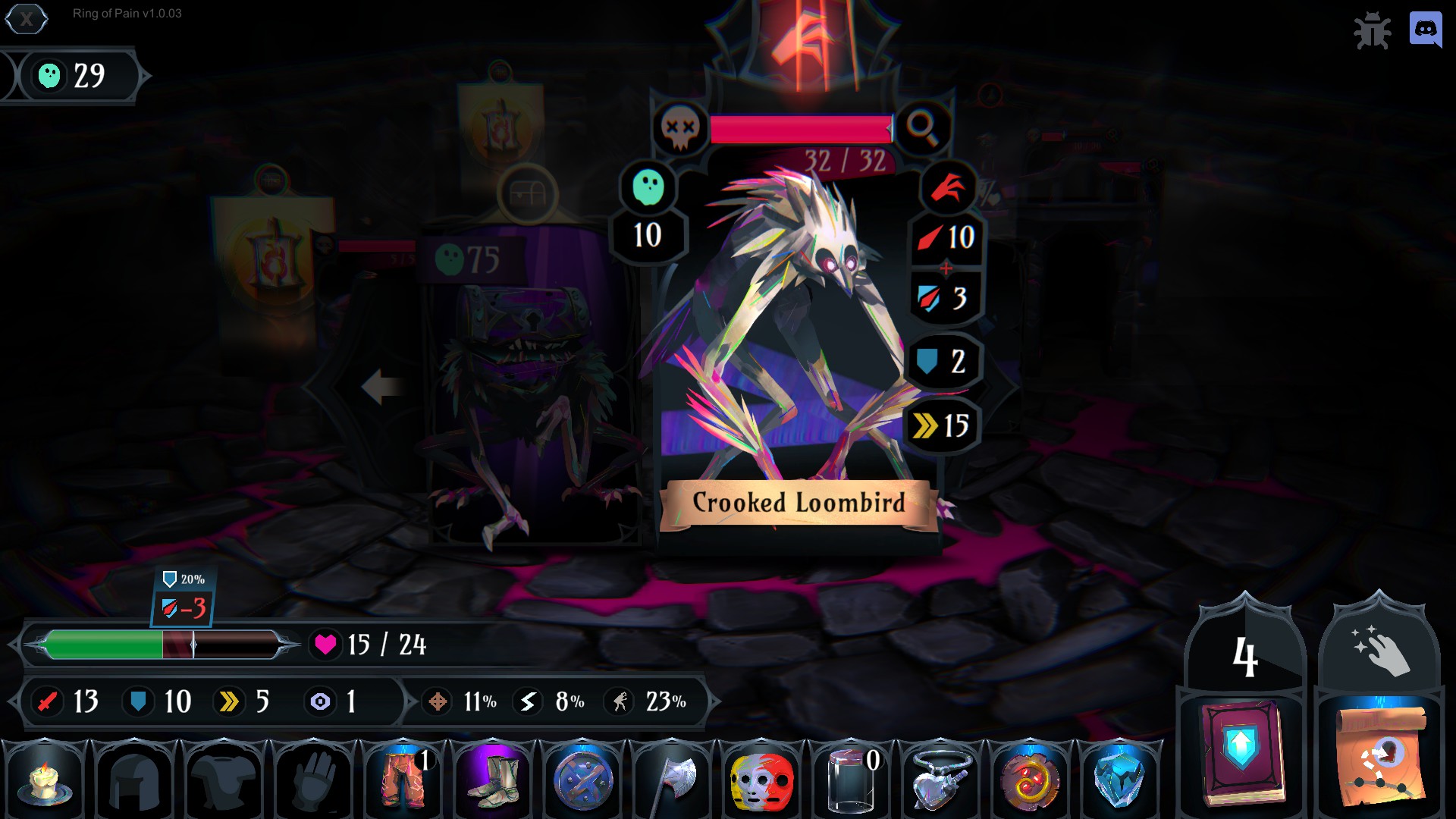Viewport: 1456px width, 819px height.
Task: Select the magnifying glass on the Loombird card
Action: (x=924, y=129)
